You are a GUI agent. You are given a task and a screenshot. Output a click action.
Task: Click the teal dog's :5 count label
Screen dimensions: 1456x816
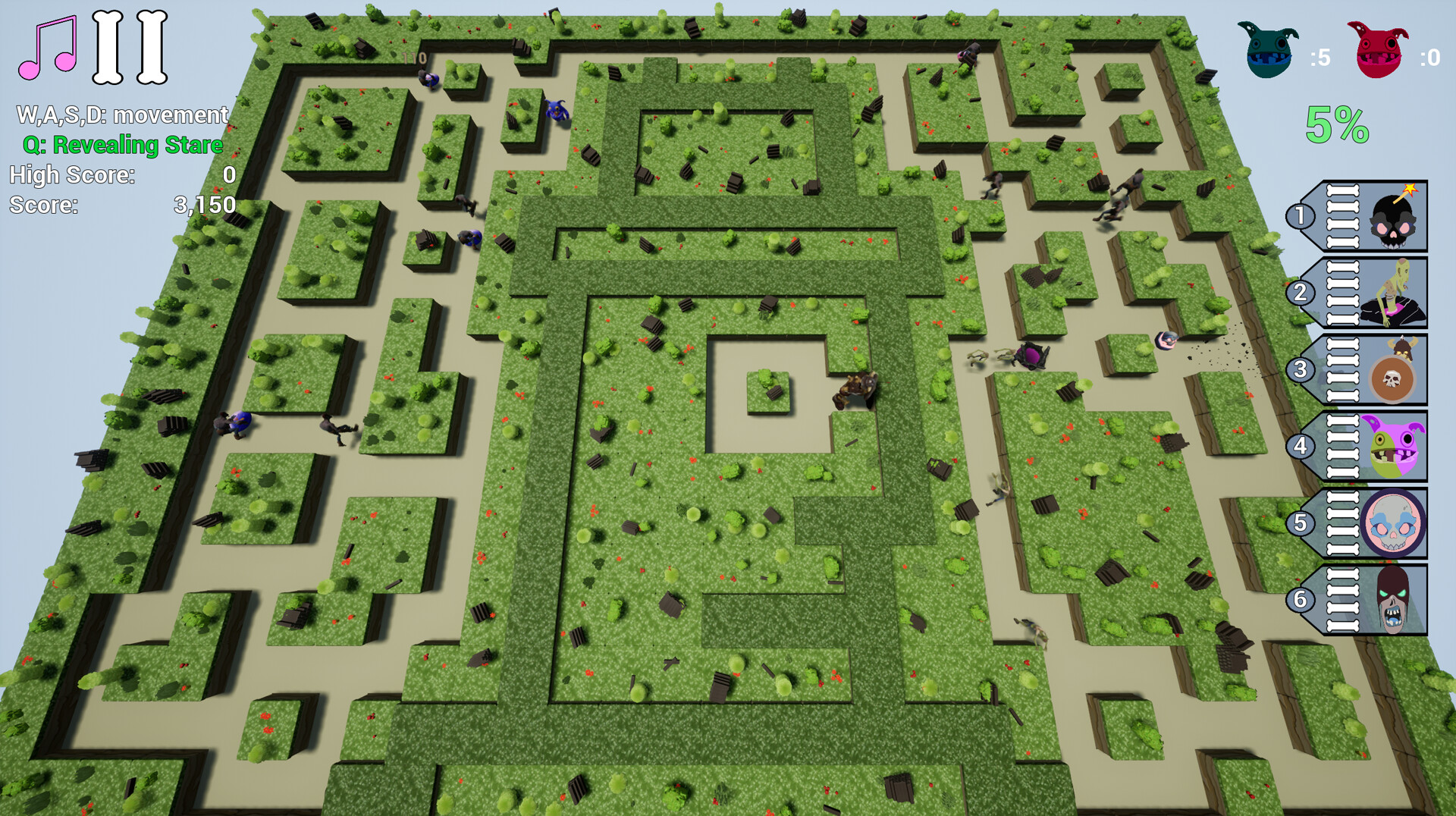pyautogui.click(x=1319, y=57)
